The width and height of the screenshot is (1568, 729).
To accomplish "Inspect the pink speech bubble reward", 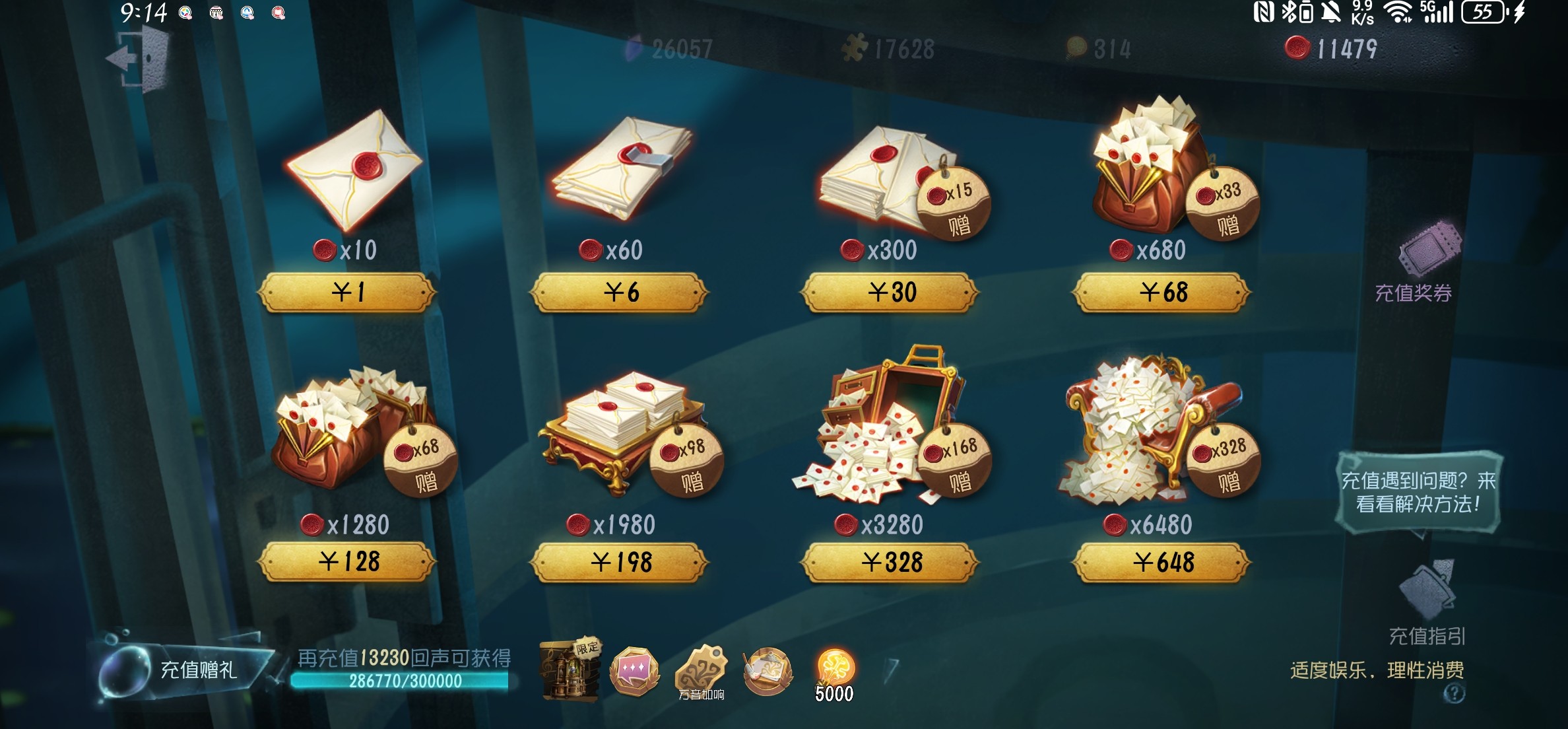I will (x=634, y=672).
